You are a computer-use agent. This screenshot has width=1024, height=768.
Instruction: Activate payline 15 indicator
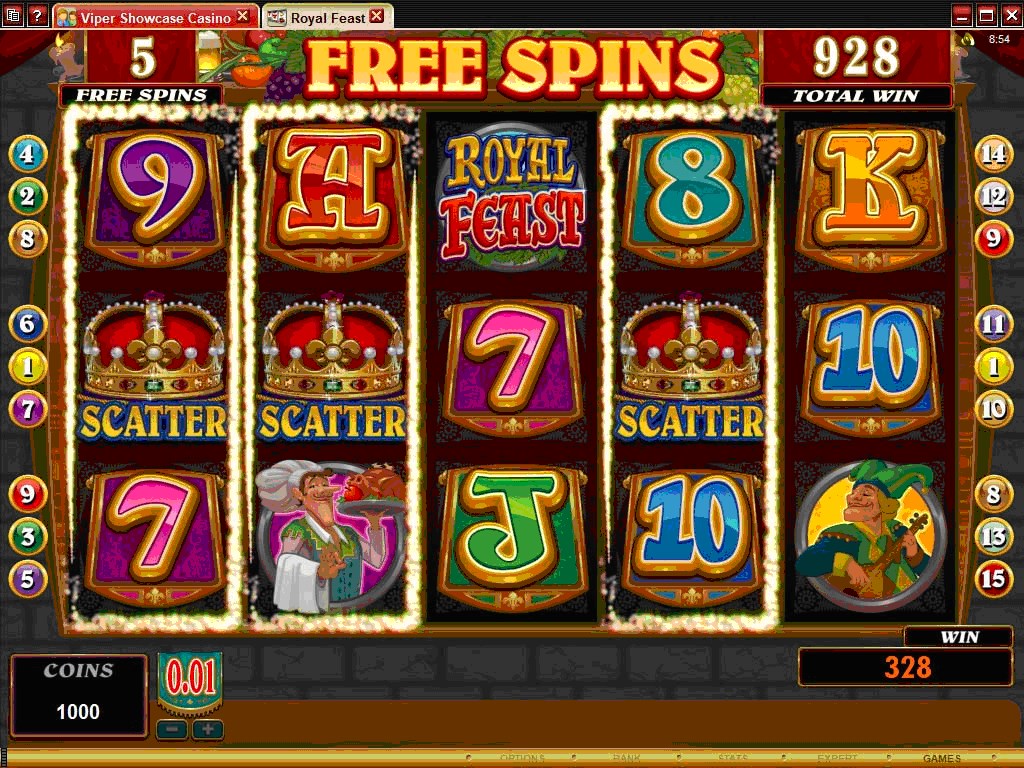click(994, 579)
